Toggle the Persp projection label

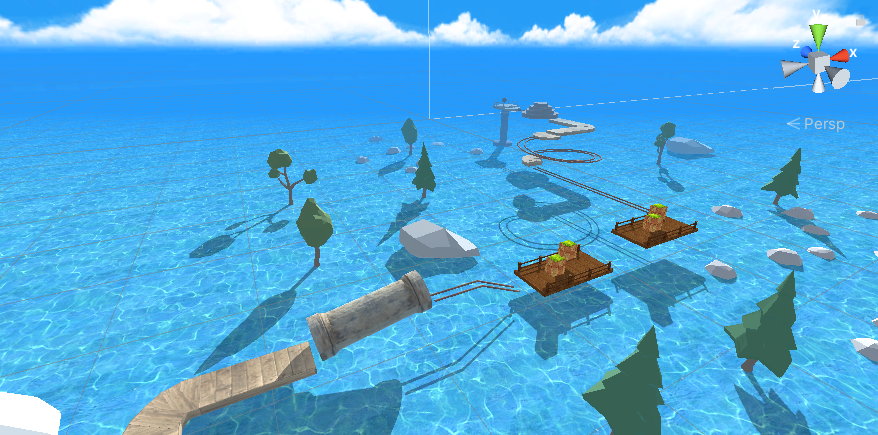816,124
